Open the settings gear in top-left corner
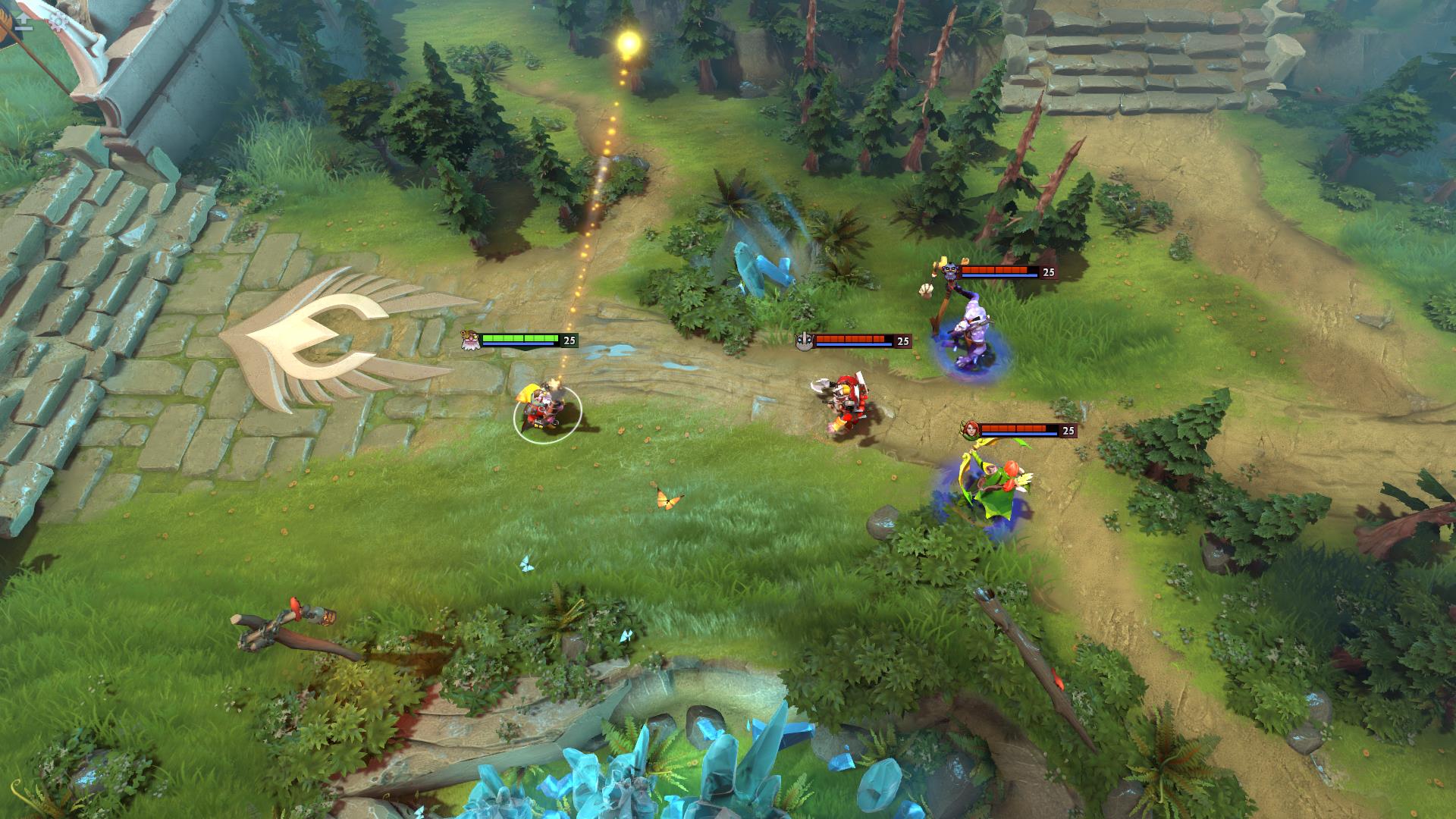The width and height of the screenshot is (1456, 819). pos(58,22)
